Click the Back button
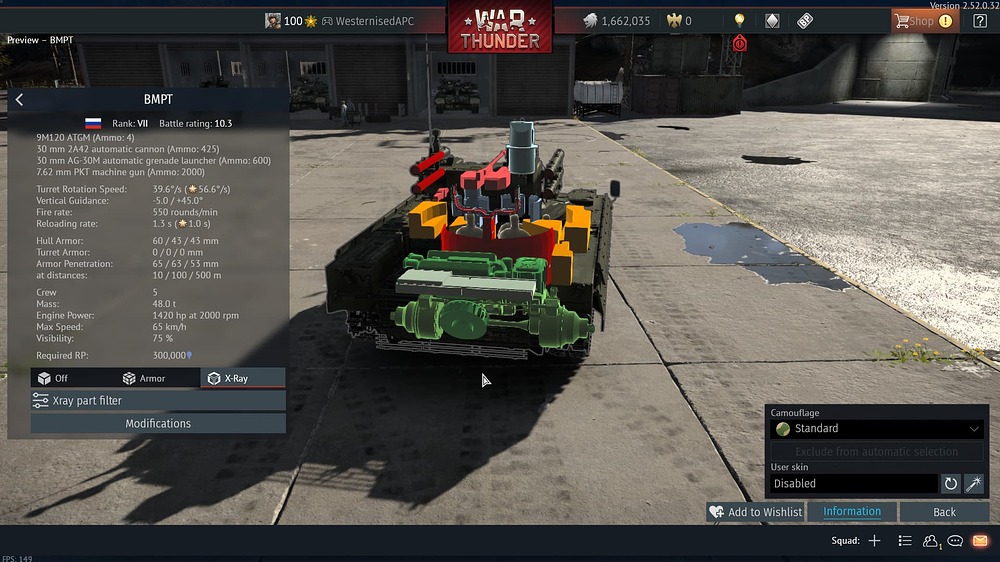 [x=944, y=512]
